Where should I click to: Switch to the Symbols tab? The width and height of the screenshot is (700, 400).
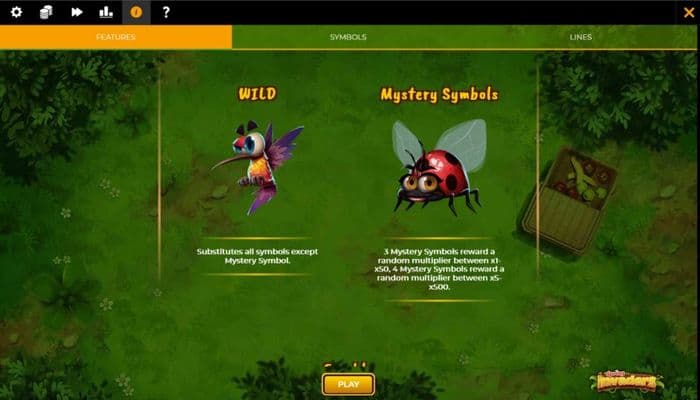tap(348, 37)
